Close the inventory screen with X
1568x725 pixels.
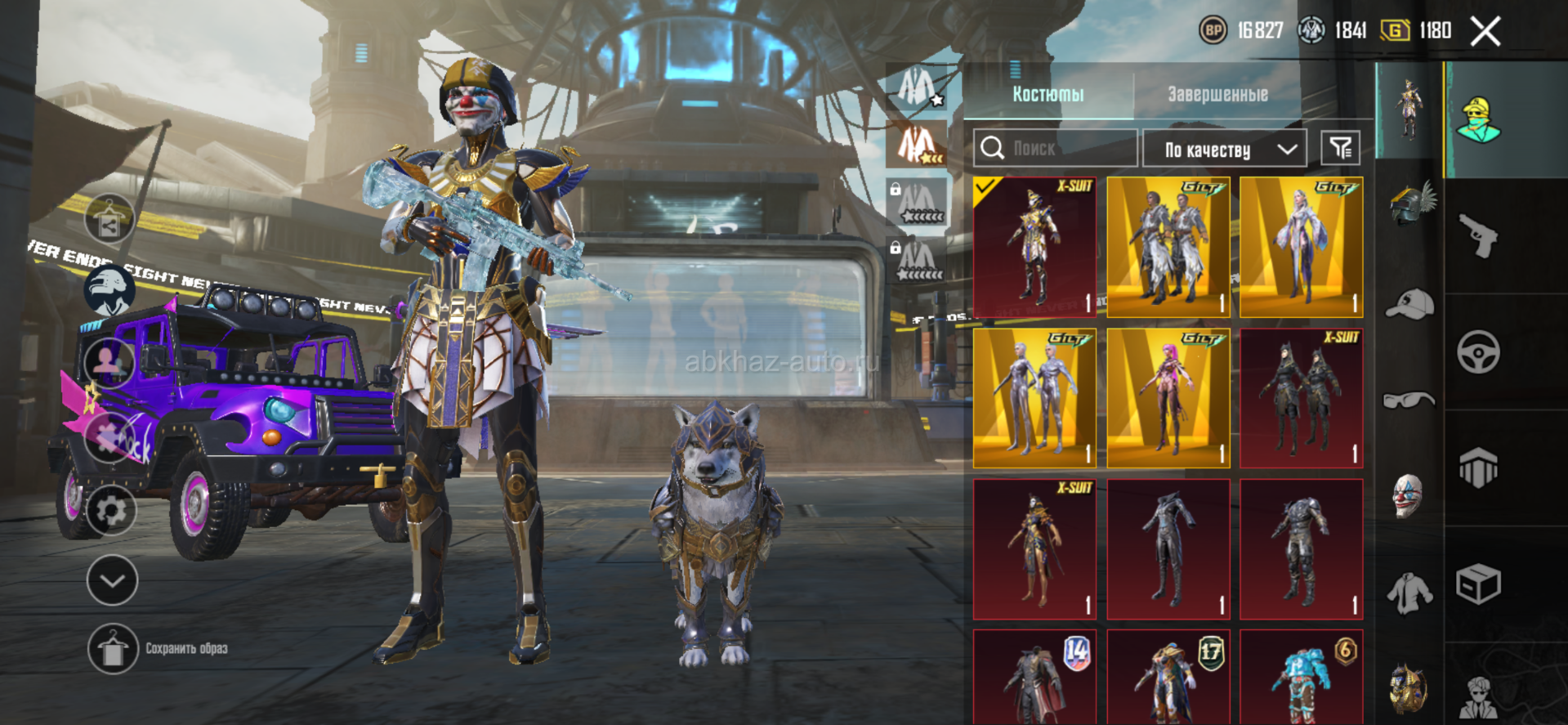coord(1485,32)
